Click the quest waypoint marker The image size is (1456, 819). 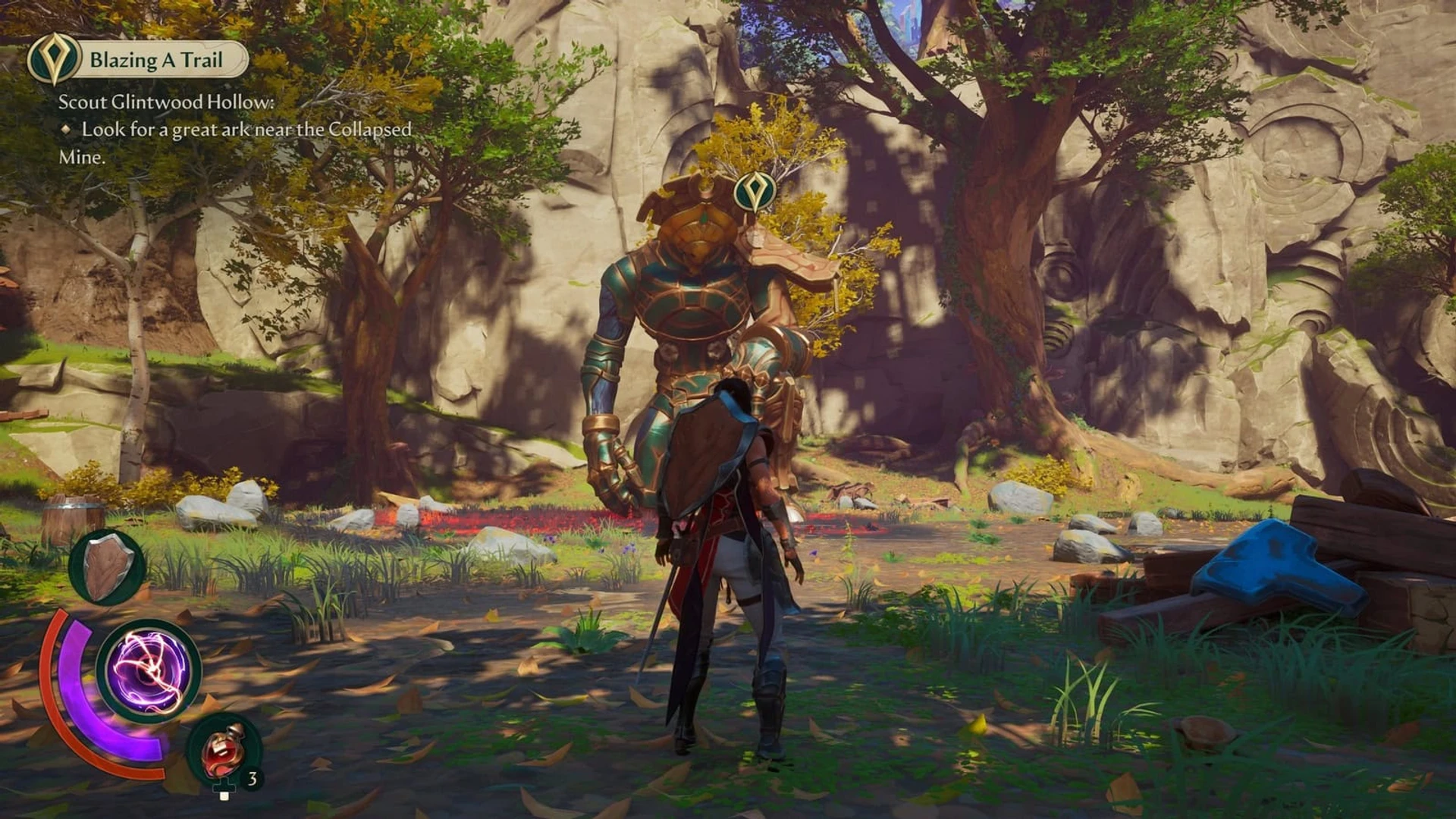755,191
